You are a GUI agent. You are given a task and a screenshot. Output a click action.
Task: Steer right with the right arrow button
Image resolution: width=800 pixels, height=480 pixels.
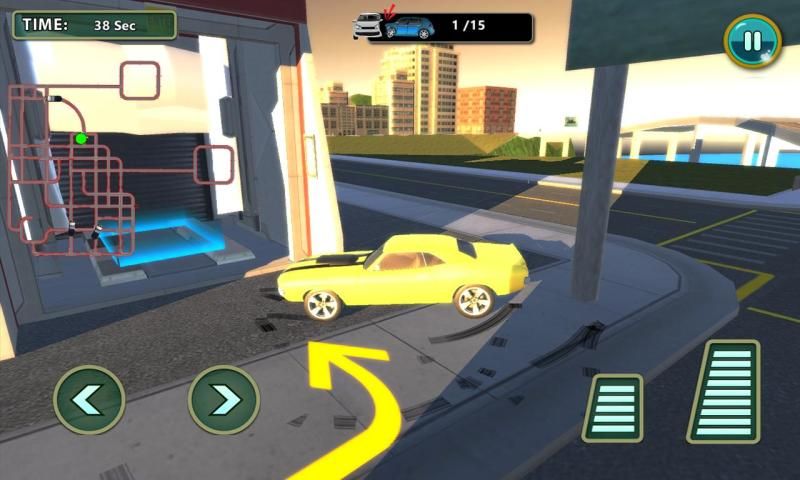pos(224,399)
